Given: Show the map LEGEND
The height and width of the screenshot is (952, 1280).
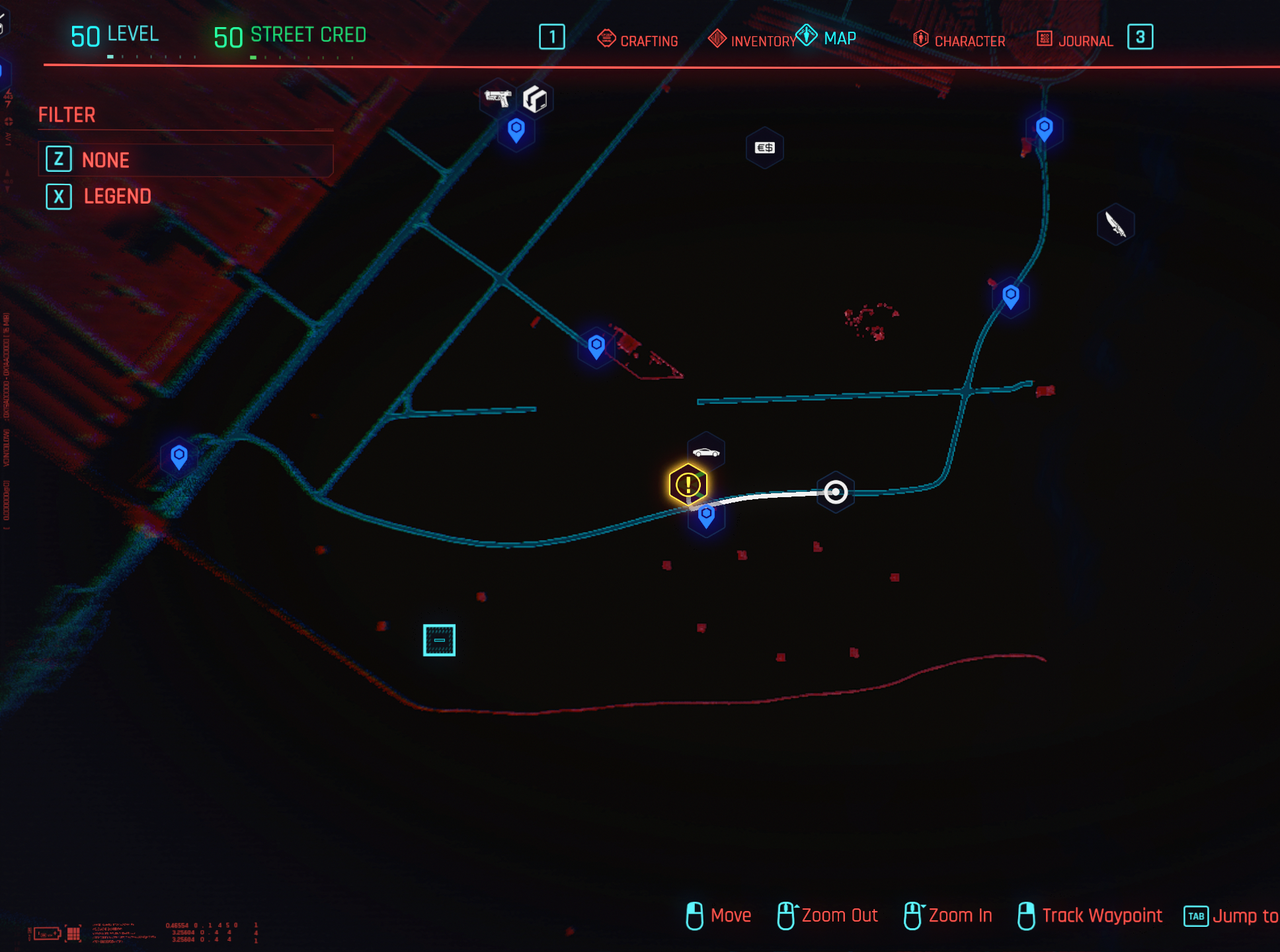Looking at the screenshot, I should [116, 197].
